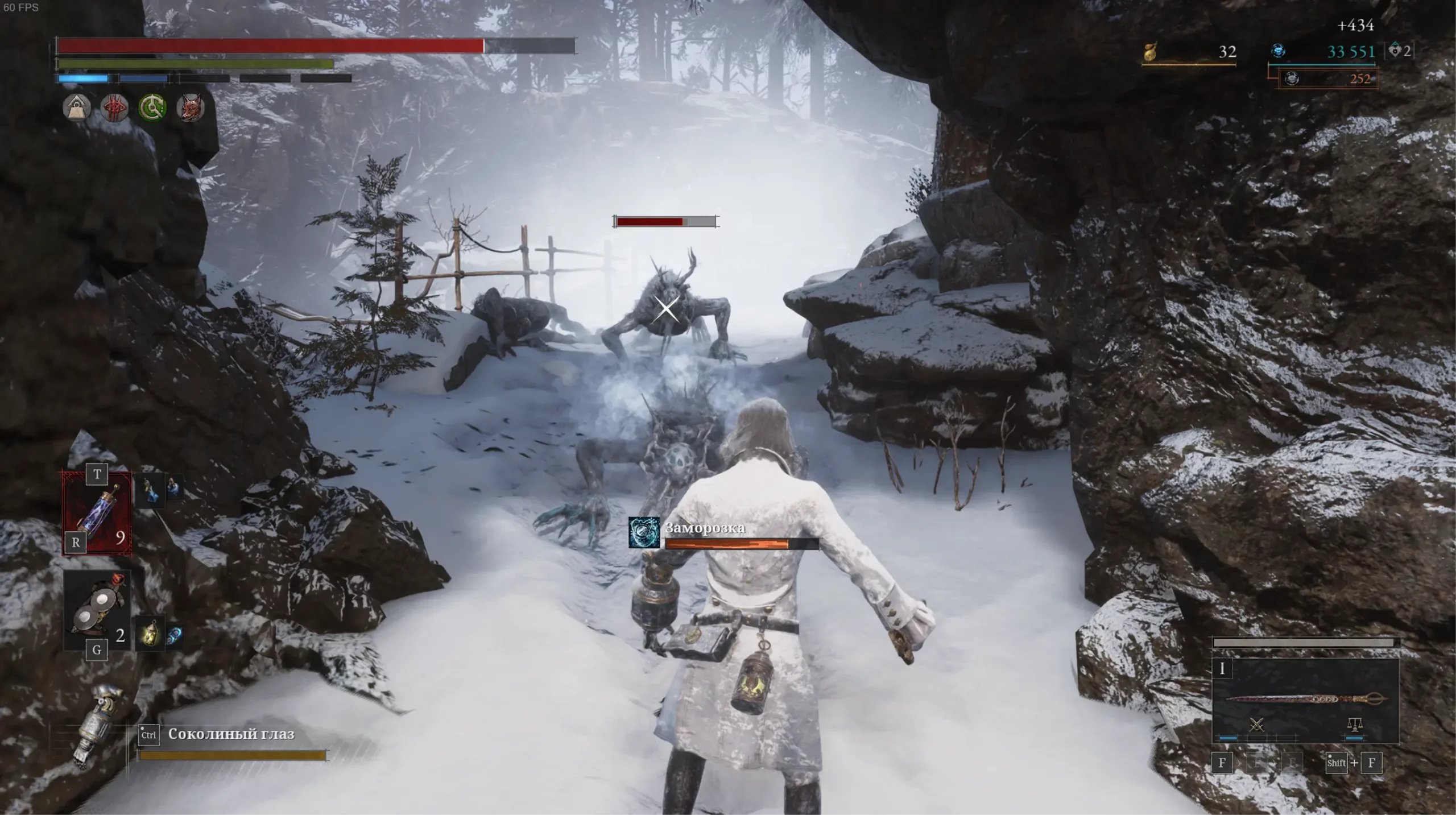Select the red eye status icon

pyautogui.click(x=114, y=107)
